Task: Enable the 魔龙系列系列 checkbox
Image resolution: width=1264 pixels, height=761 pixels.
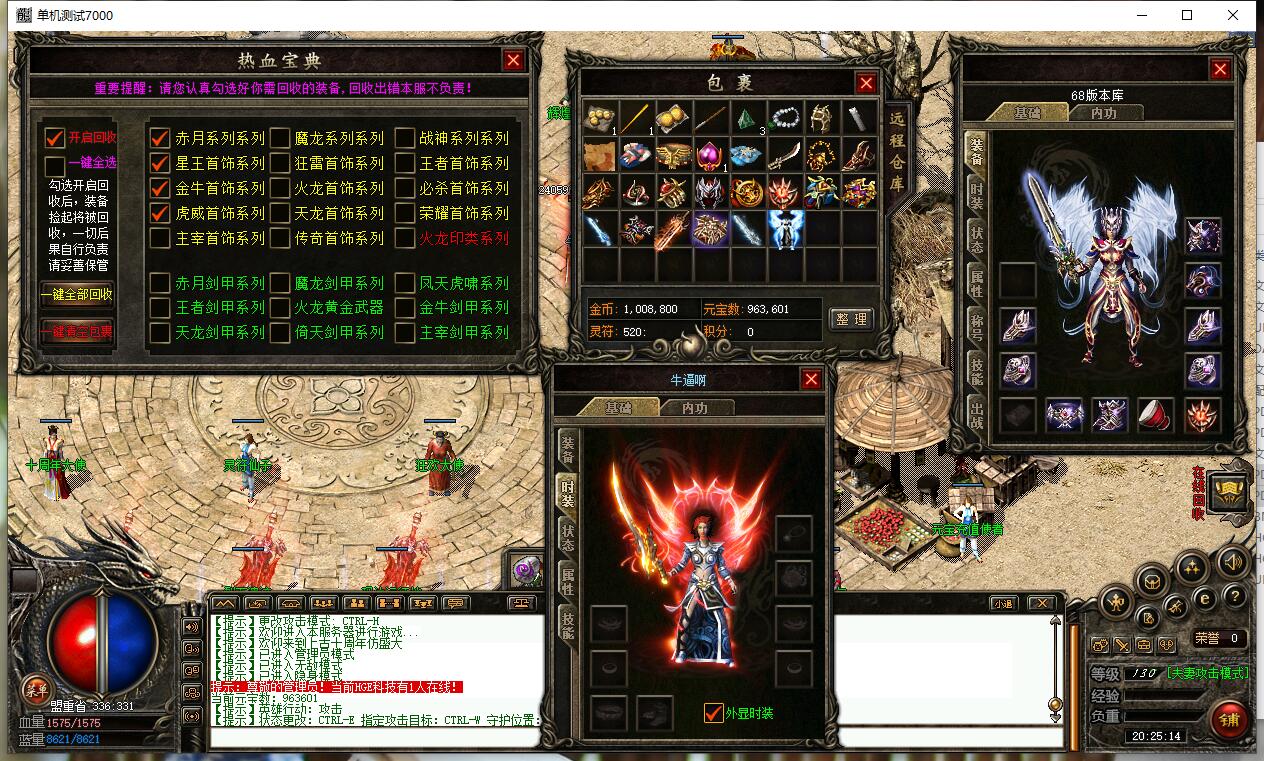Action: click(279, 138)
